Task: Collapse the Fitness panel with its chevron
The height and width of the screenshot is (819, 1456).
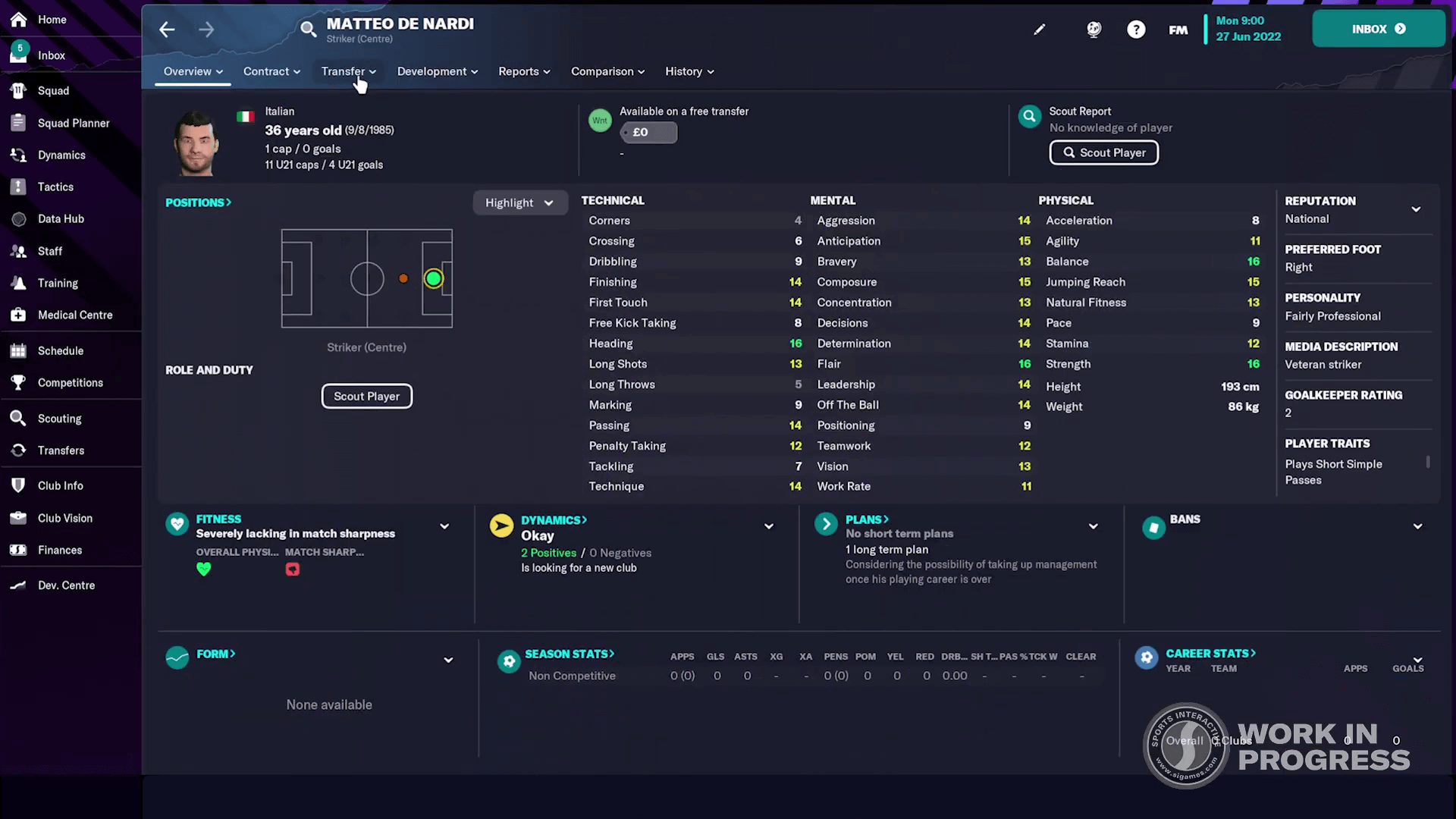Action: coord(444,526)
